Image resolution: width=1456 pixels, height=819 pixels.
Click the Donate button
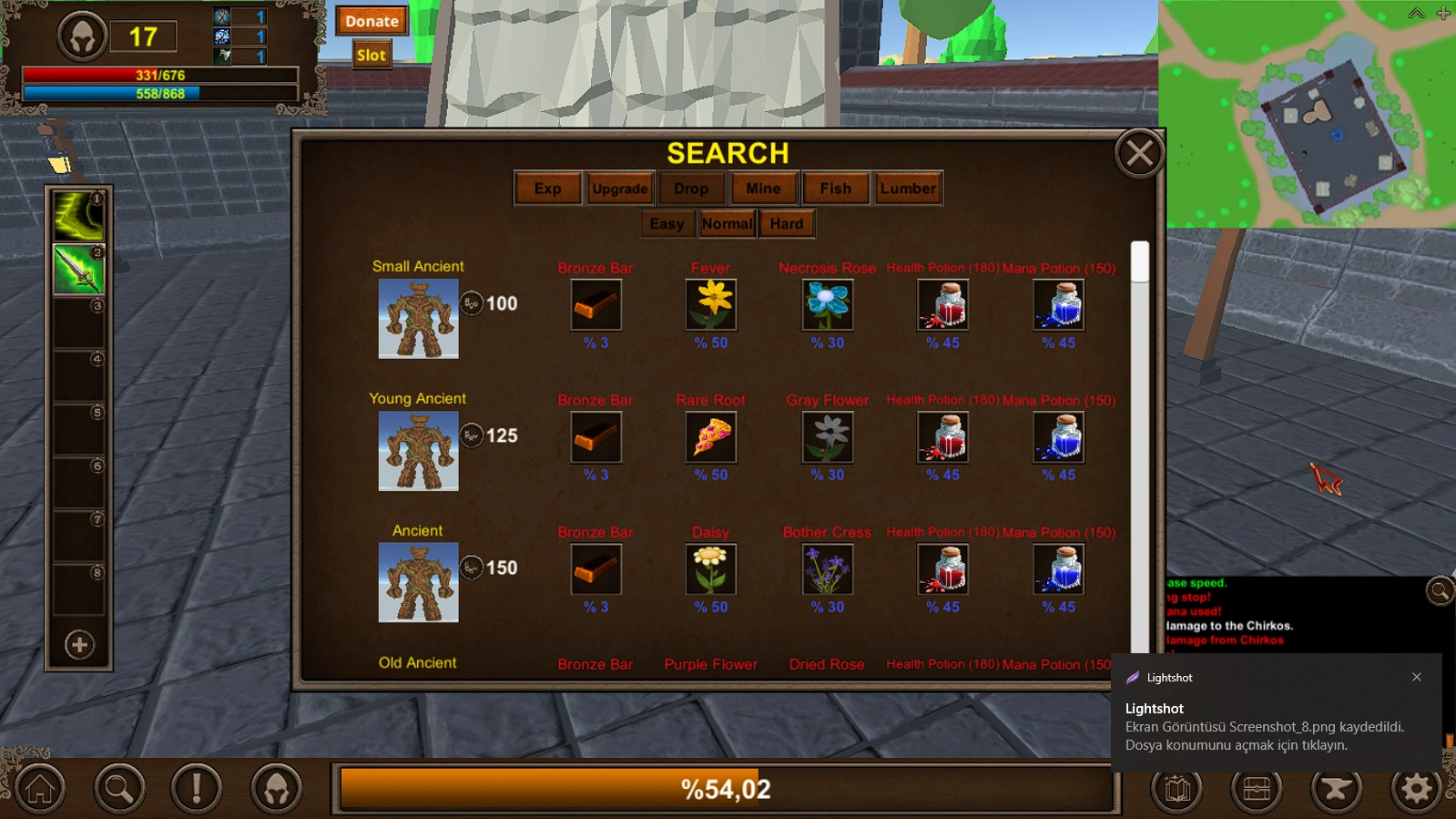pos(371,21)
